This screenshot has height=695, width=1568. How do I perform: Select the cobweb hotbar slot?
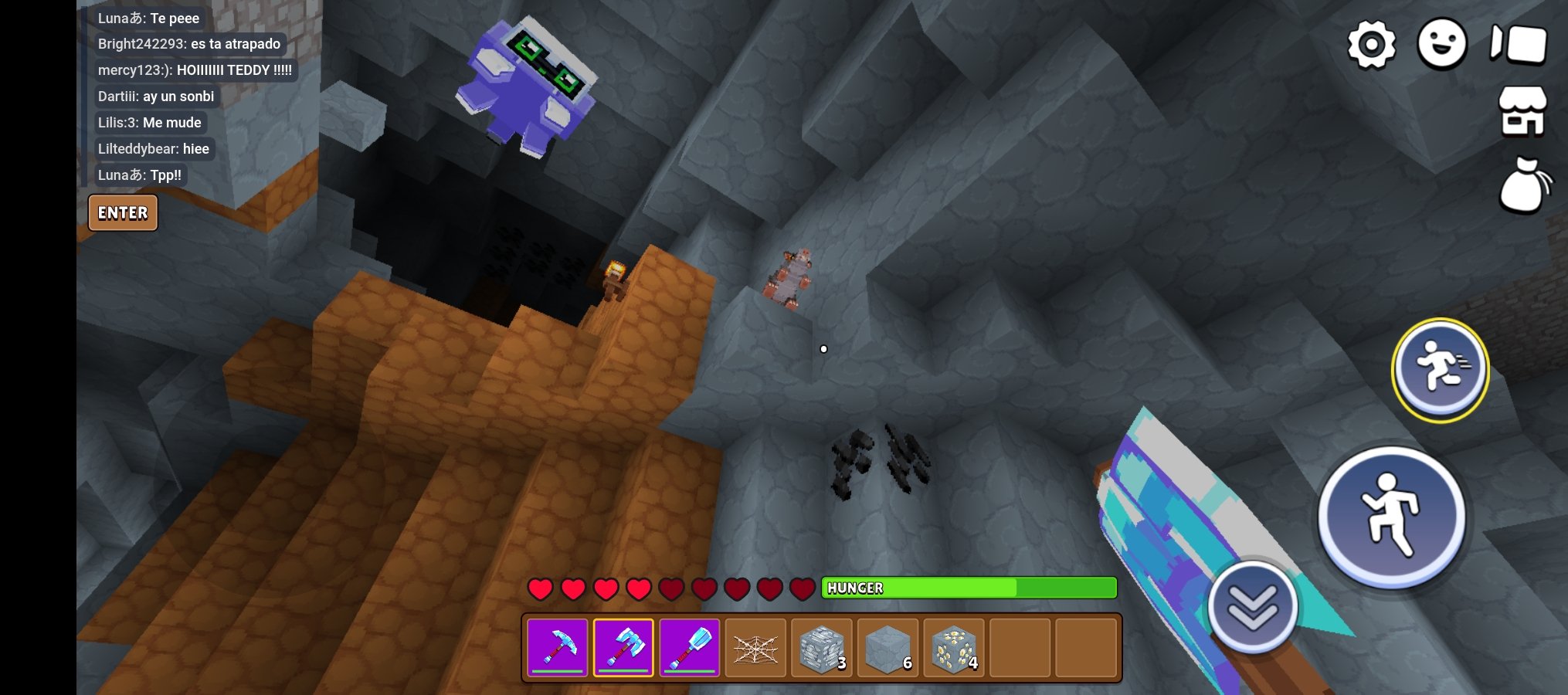pyautogui.click(x=755, y=647)
